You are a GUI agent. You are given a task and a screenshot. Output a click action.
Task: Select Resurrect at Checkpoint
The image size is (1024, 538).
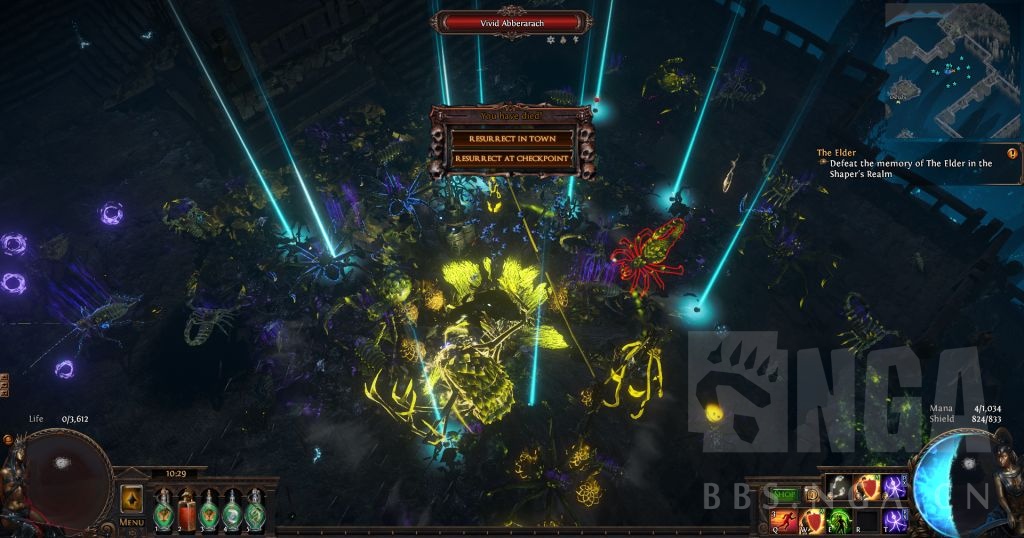click(511, 158)
